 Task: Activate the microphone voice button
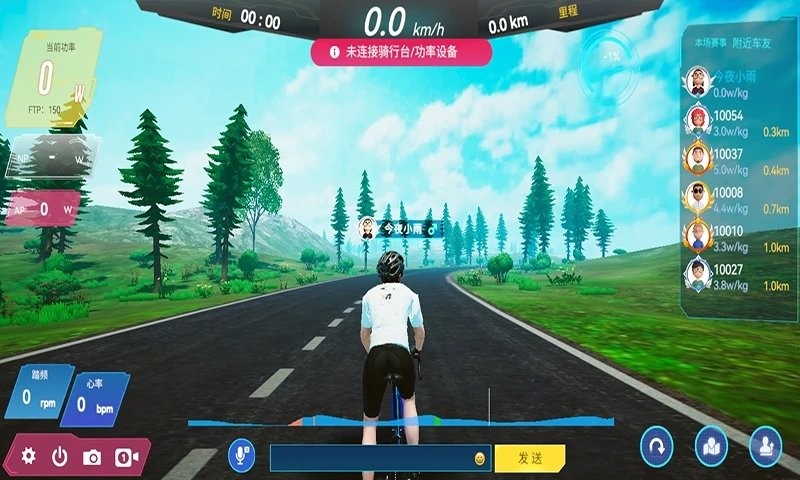pos(241,457)
